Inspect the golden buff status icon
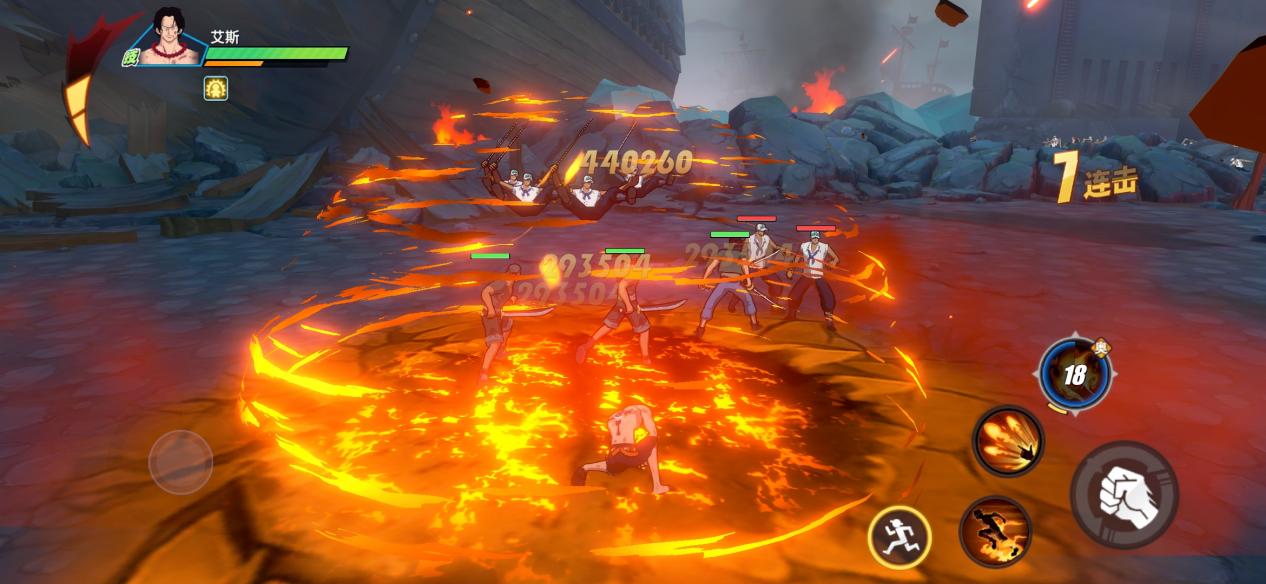 click(216, 88)
